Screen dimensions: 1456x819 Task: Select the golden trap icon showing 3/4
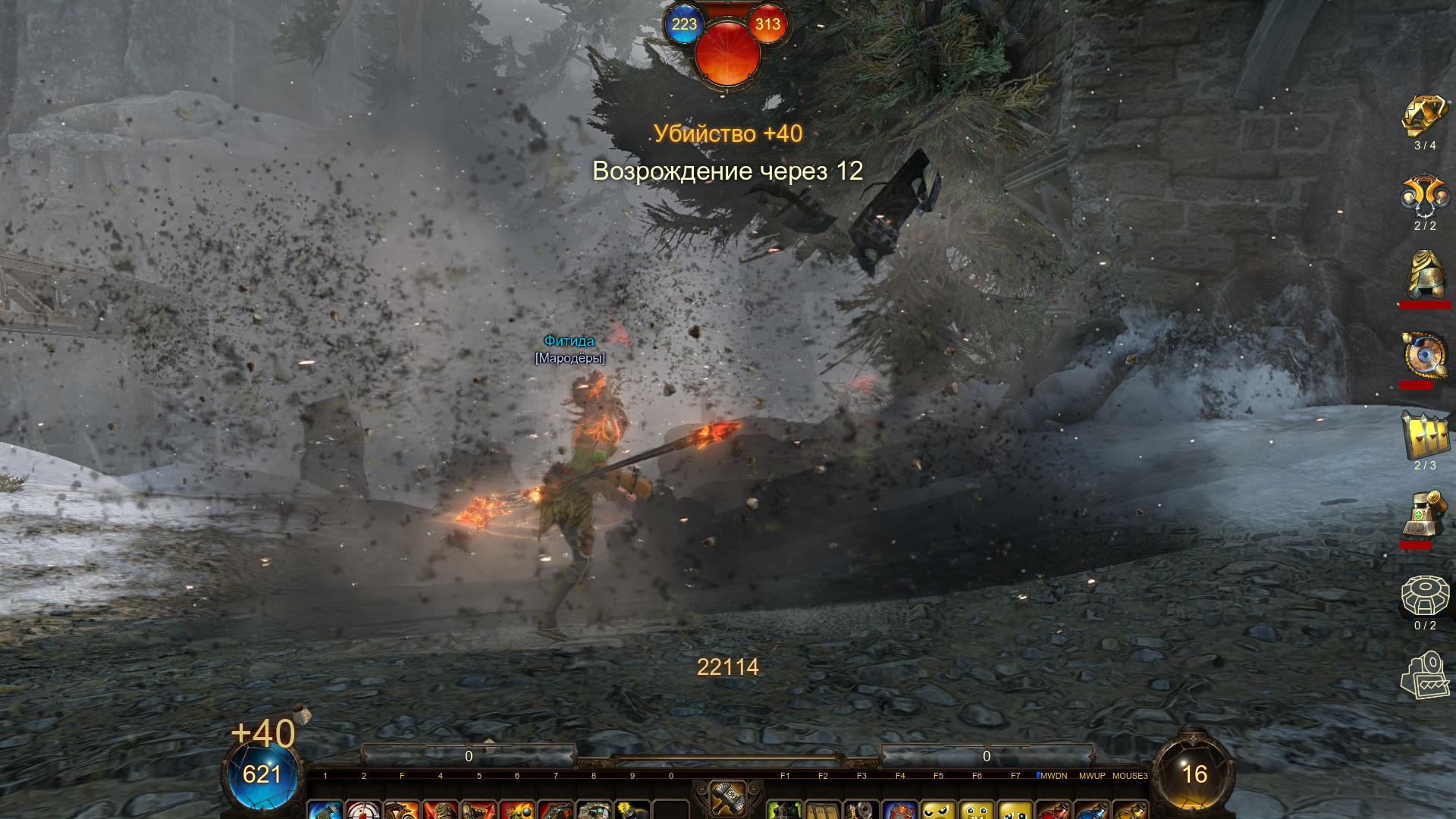pyautogui.click(x=1424, y=116)
